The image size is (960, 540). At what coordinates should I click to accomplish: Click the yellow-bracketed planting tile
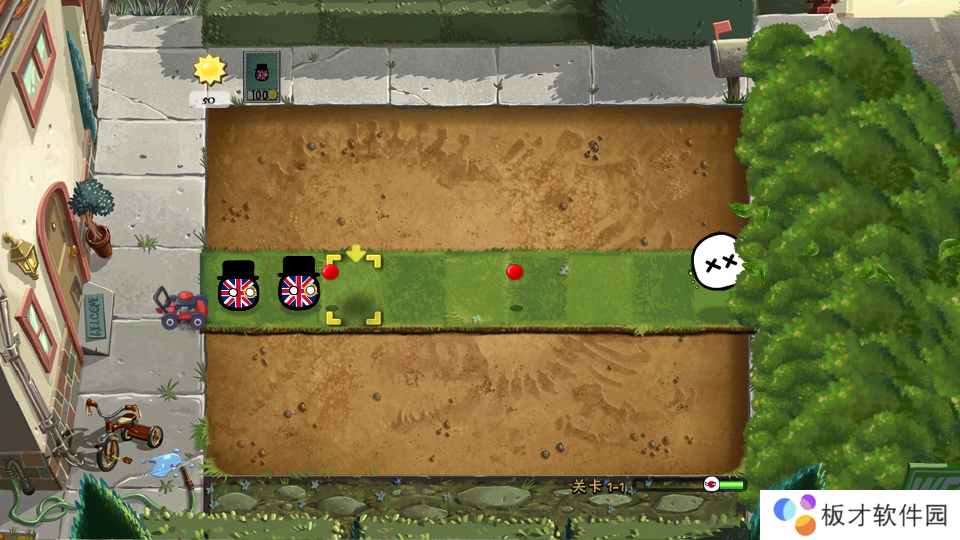(353, 291)
